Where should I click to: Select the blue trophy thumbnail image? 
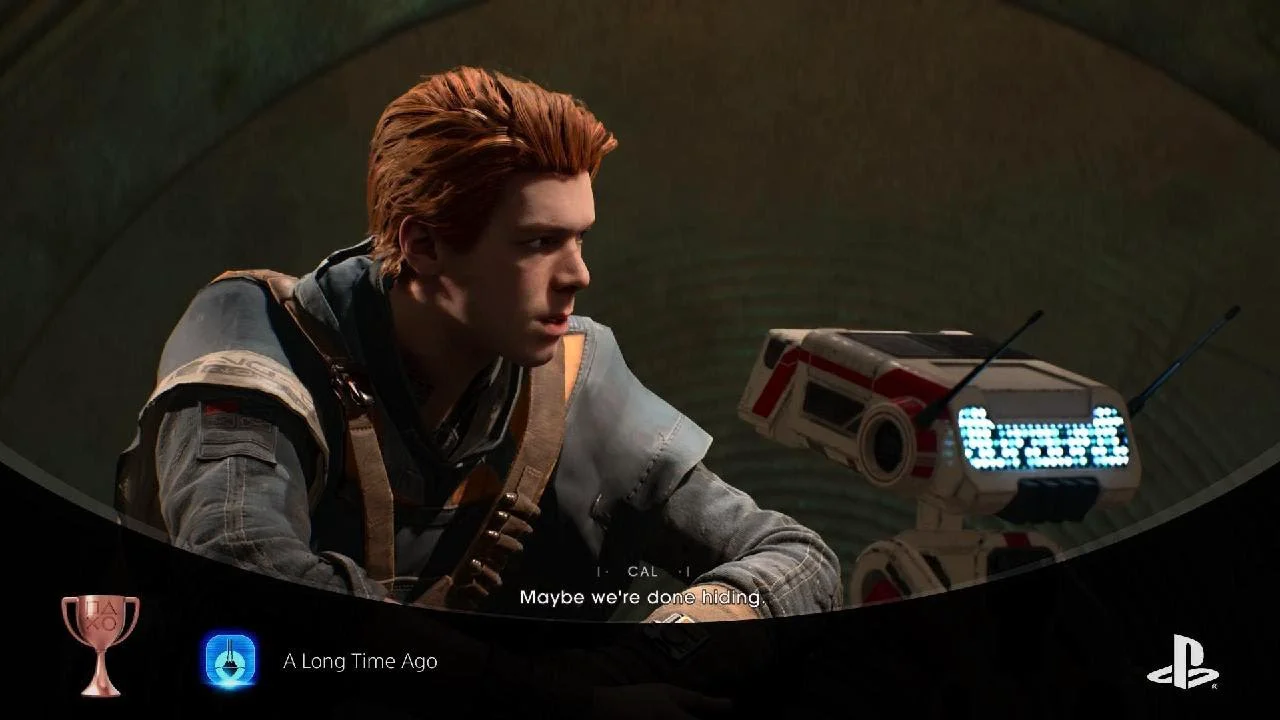point(230,660)
